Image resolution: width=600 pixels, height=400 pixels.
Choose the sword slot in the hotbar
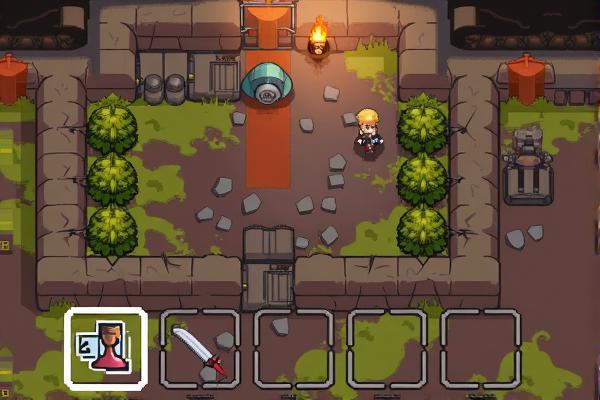[199, 349]
